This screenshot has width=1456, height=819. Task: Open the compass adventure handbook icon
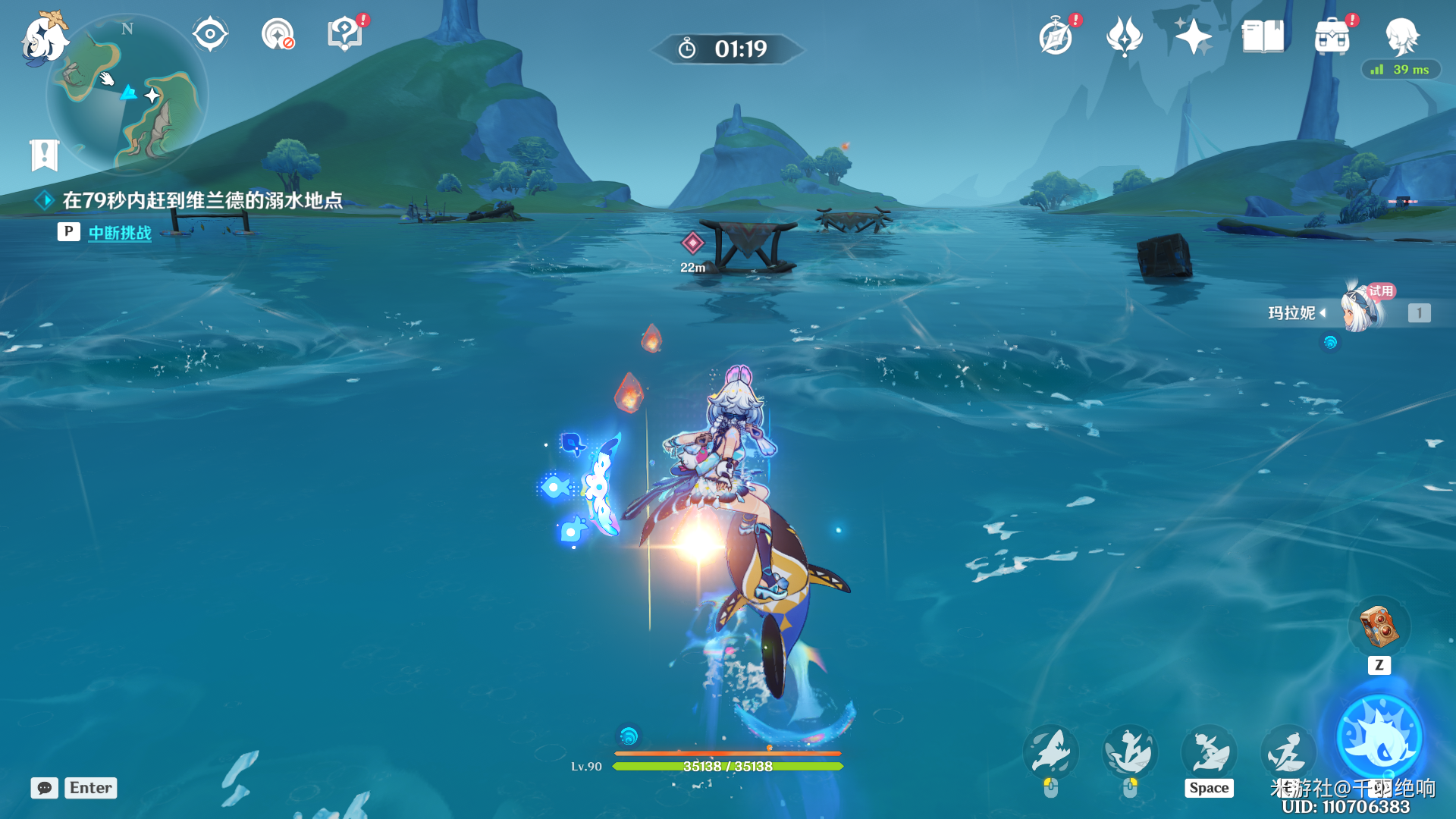point(1056,36)
